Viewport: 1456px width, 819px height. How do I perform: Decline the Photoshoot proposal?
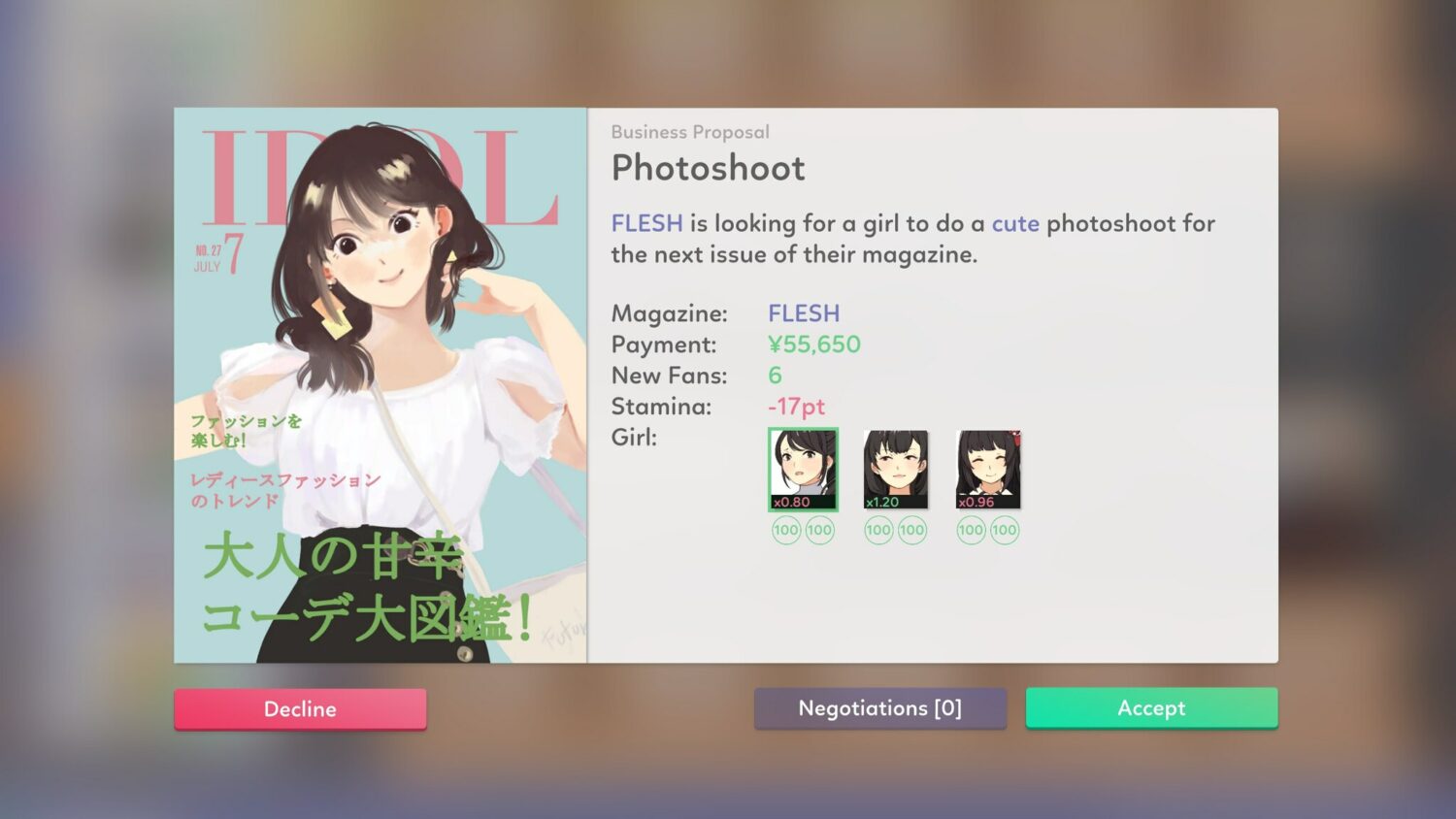(x=300, y=708)
